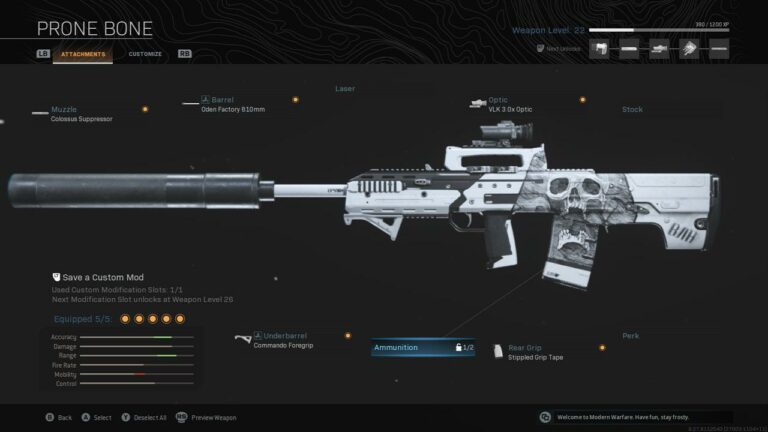Open the empty Perk slot

630,336
